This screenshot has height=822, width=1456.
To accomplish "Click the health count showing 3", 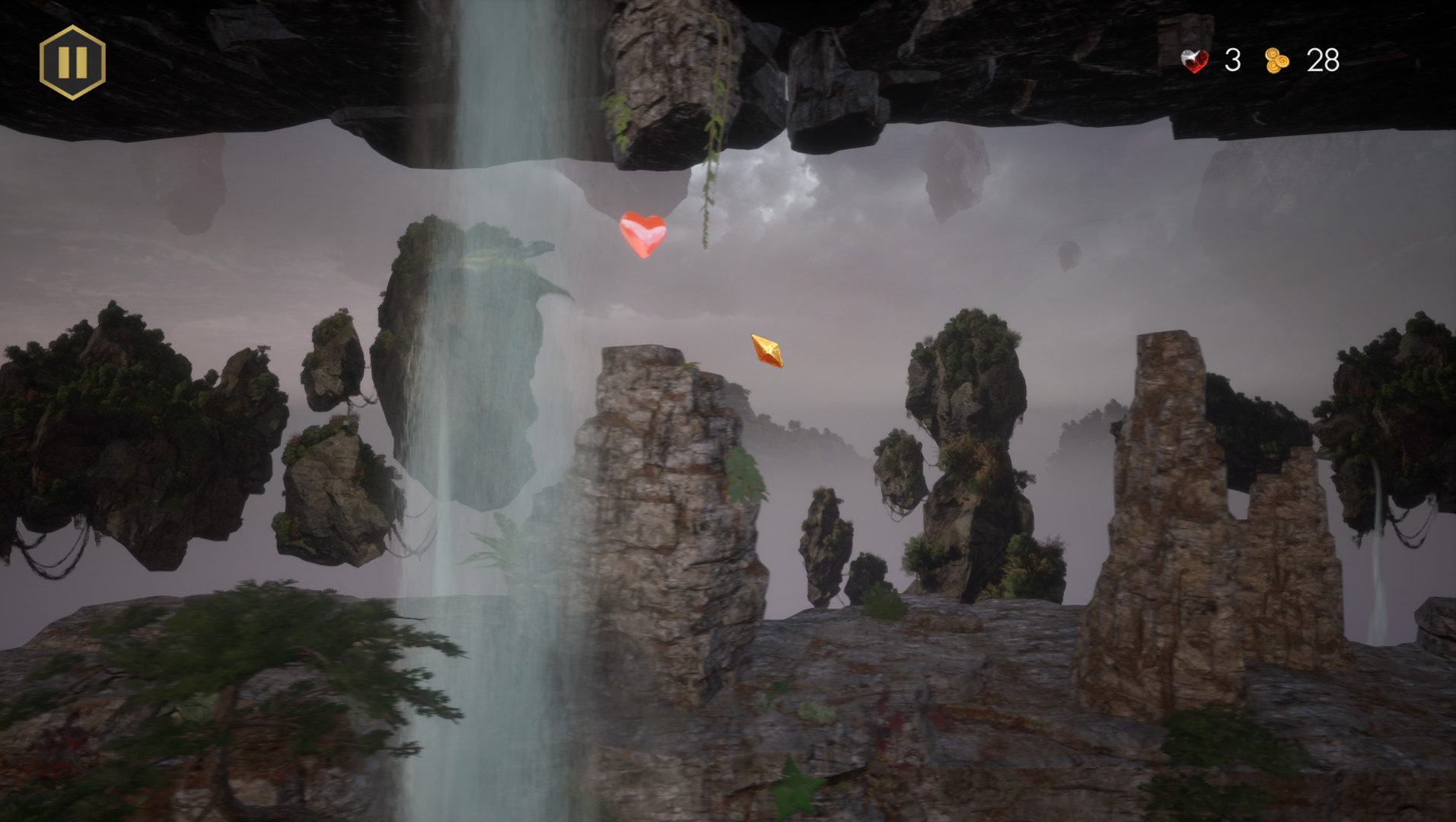I will (x=1234, y=61).
